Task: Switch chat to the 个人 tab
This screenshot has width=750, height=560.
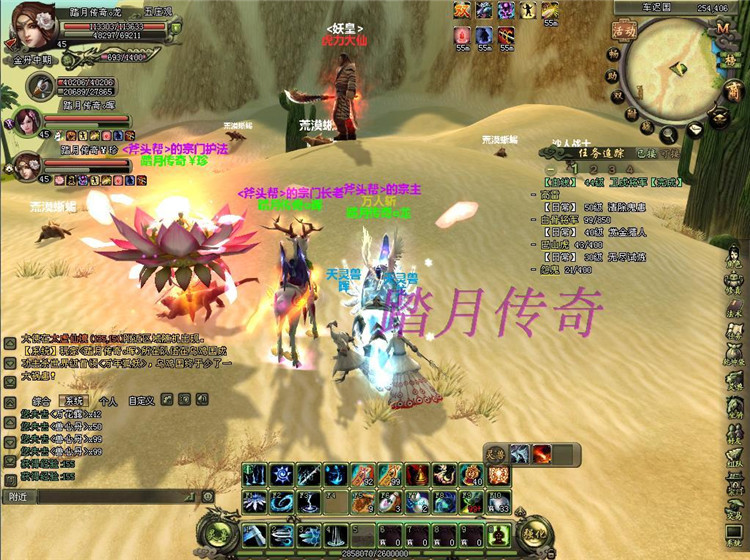Action: pyautogui.click(x=106, y=399)
